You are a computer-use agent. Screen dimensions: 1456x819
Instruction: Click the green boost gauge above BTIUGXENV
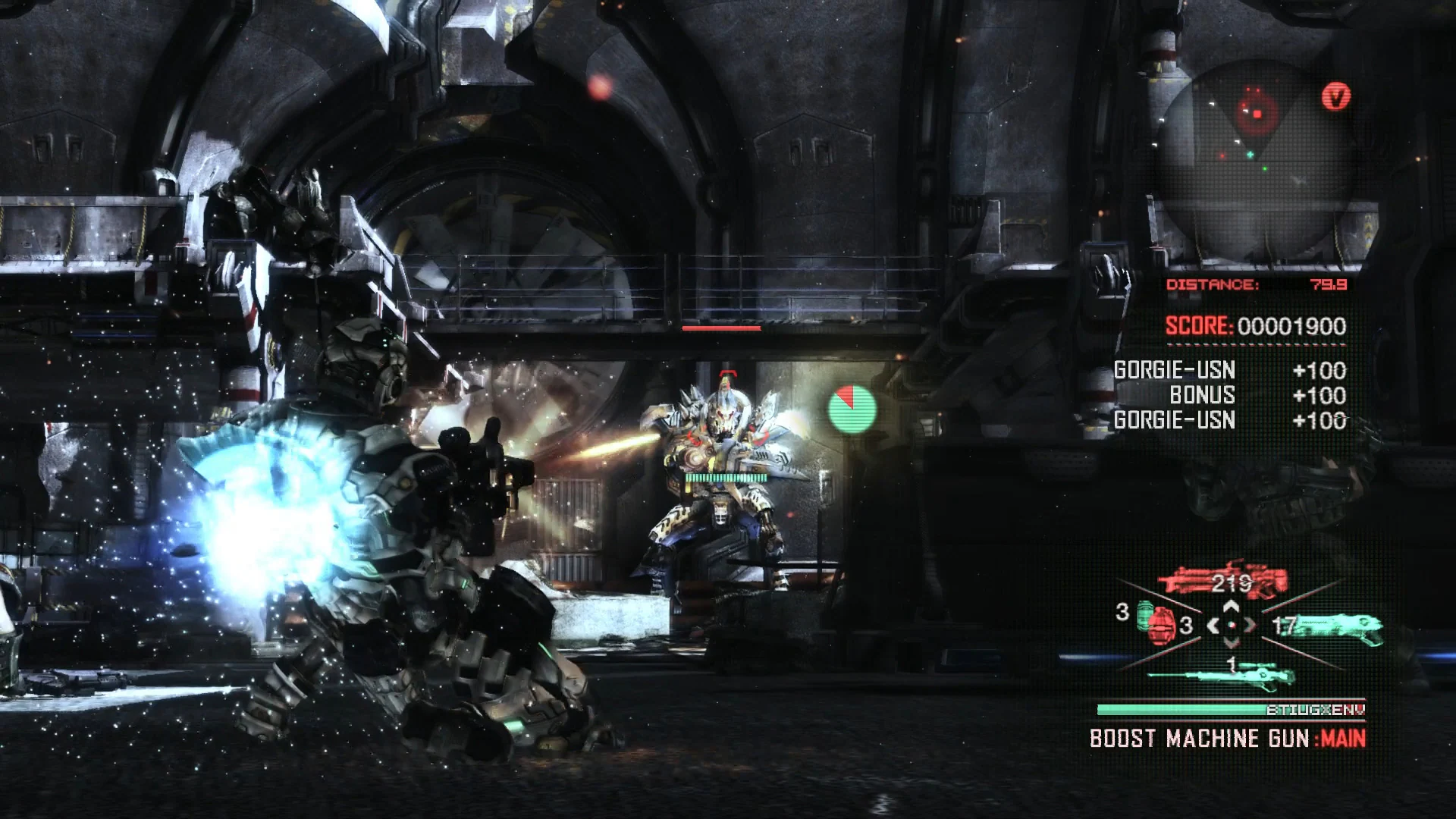(1175, 708)
